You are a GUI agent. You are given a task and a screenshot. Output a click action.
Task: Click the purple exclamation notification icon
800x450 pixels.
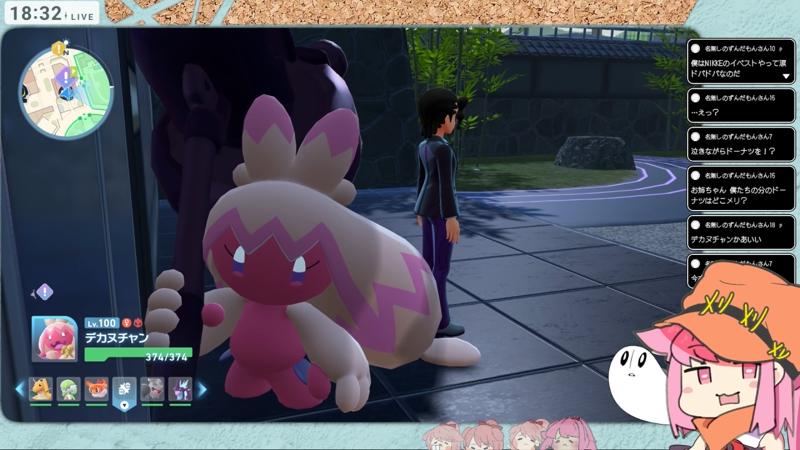tap(44, 292)
